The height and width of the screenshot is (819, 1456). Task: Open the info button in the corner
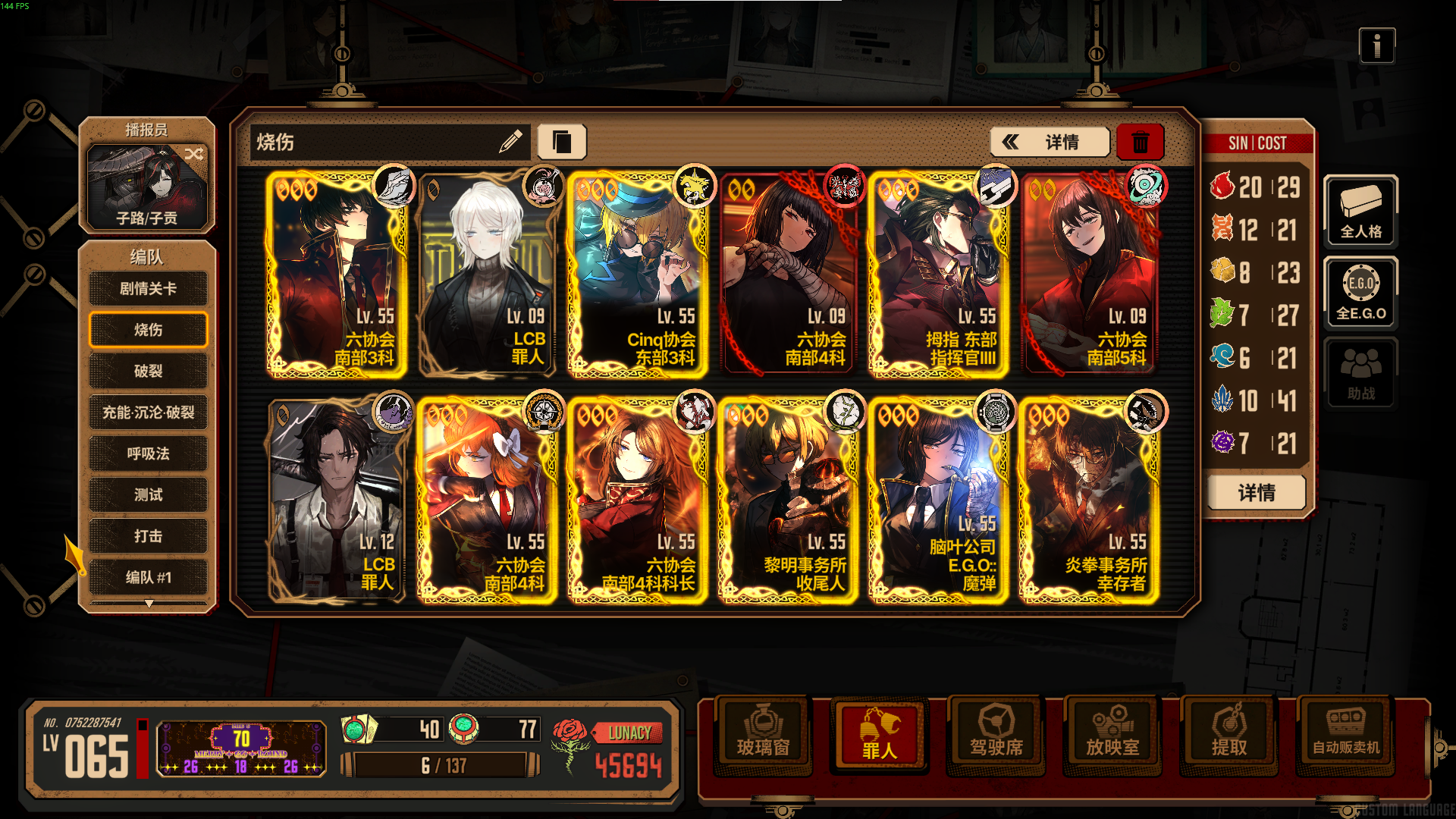click(x=1376, y=46)
